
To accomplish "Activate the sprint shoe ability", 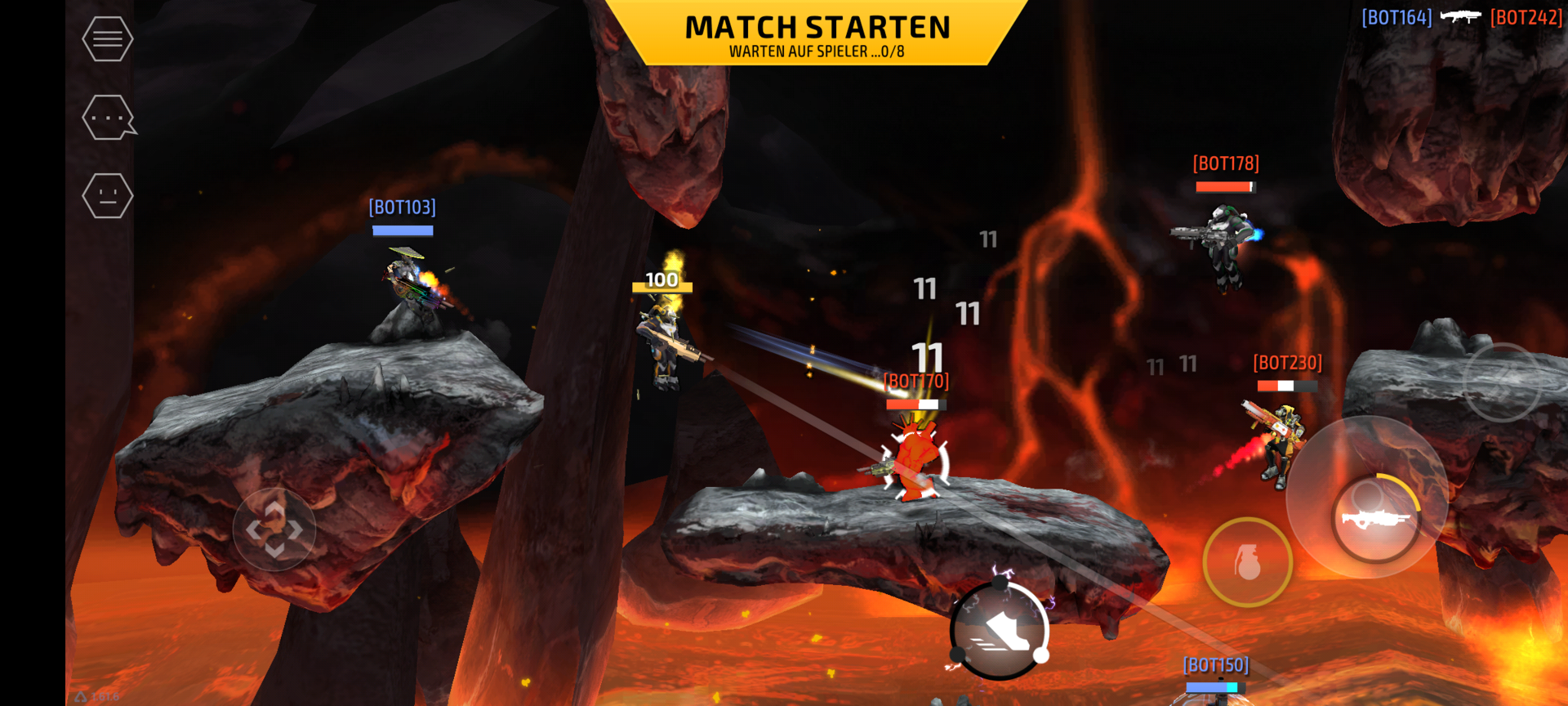I will pyautogui.click(x=1000, y=629).
